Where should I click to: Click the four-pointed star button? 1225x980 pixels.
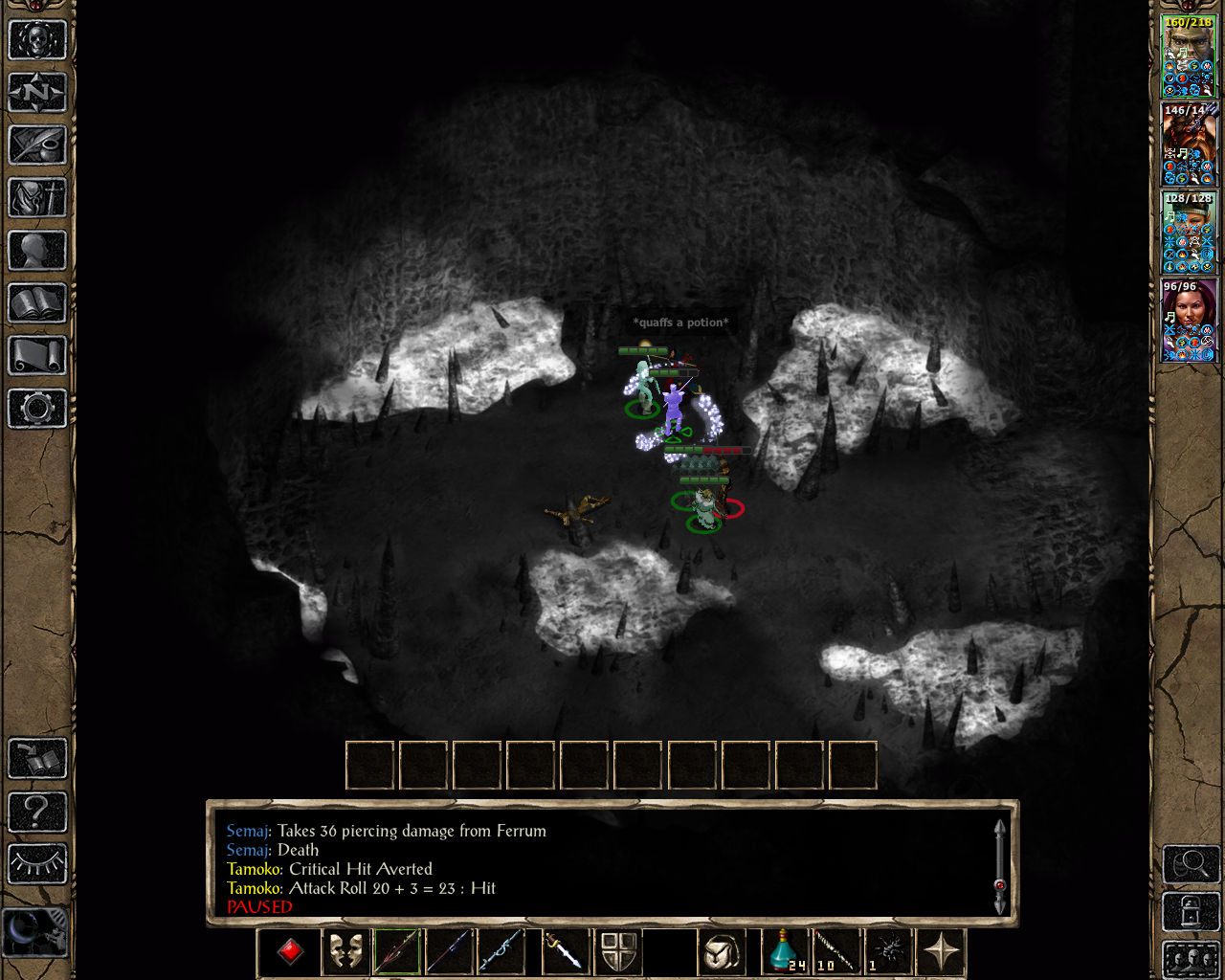pyautogui.click(x=942, y=952)
